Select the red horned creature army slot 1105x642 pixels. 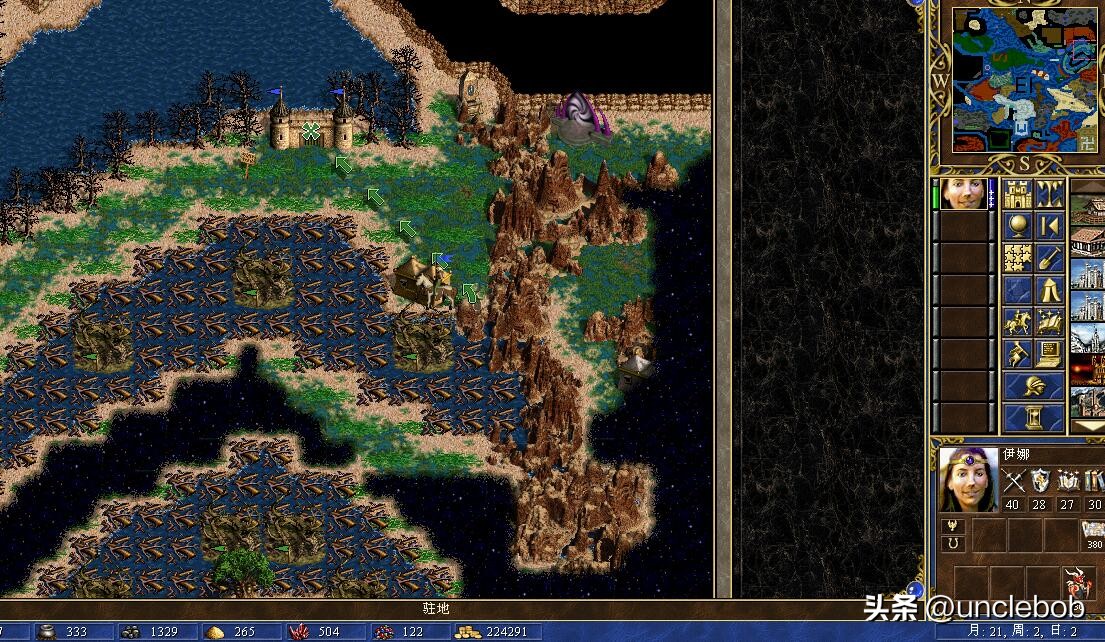[1078, 582]
